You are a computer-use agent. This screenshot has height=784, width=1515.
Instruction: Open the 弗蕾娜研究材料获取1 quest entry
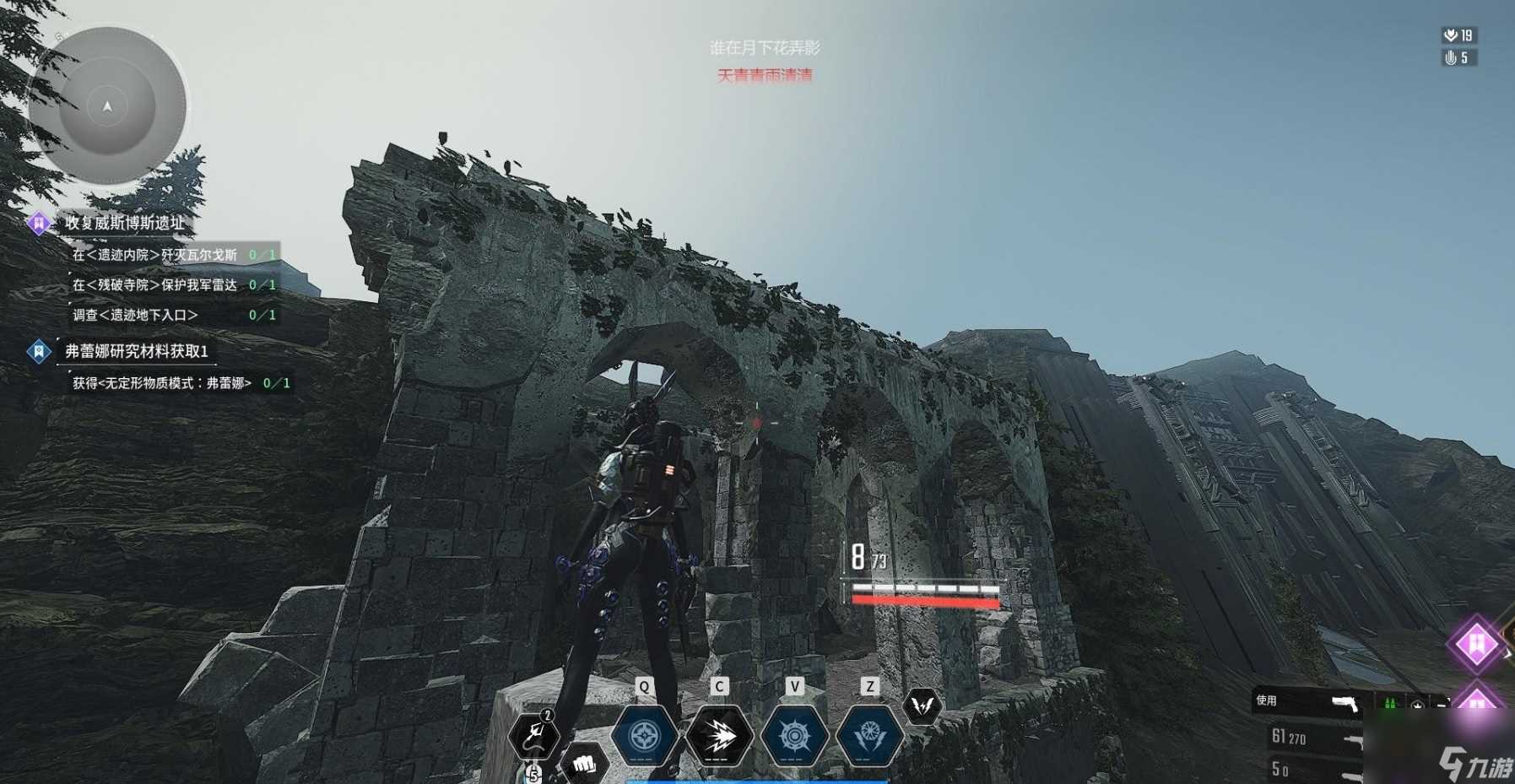point(136,351)
